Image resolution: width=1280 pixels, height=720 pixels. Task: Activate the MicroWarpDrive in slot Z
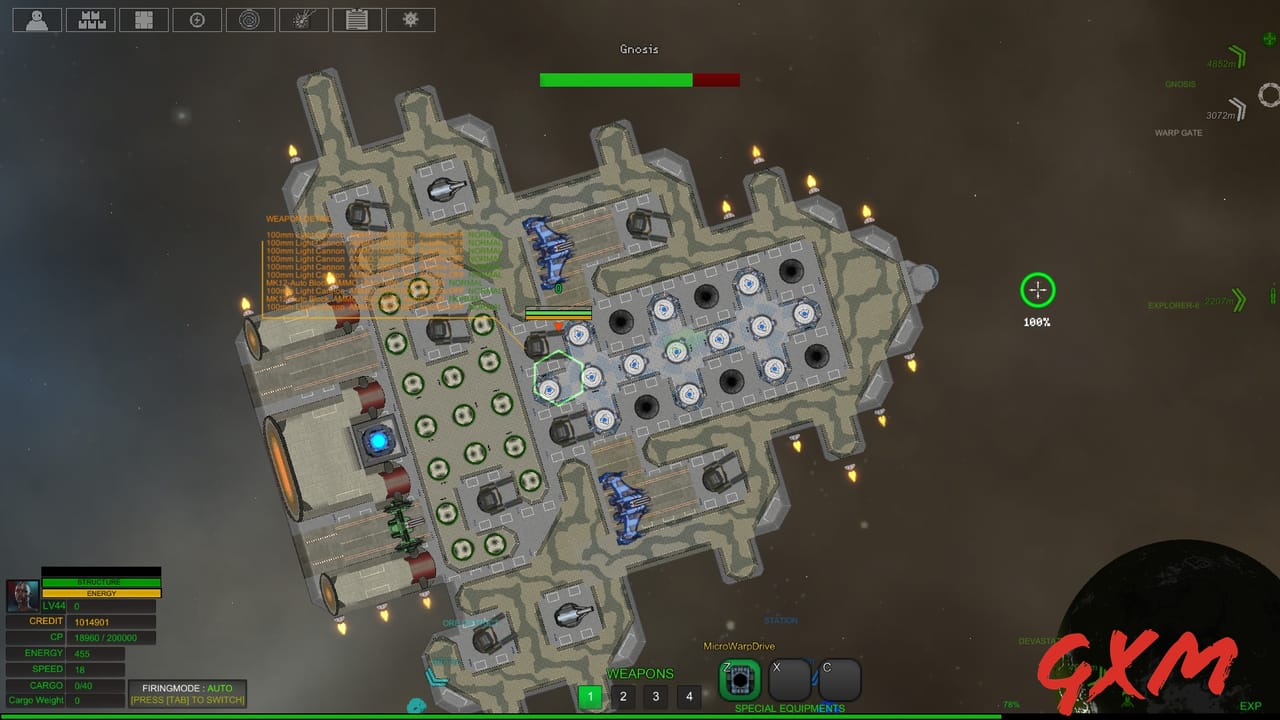[739, 679]
